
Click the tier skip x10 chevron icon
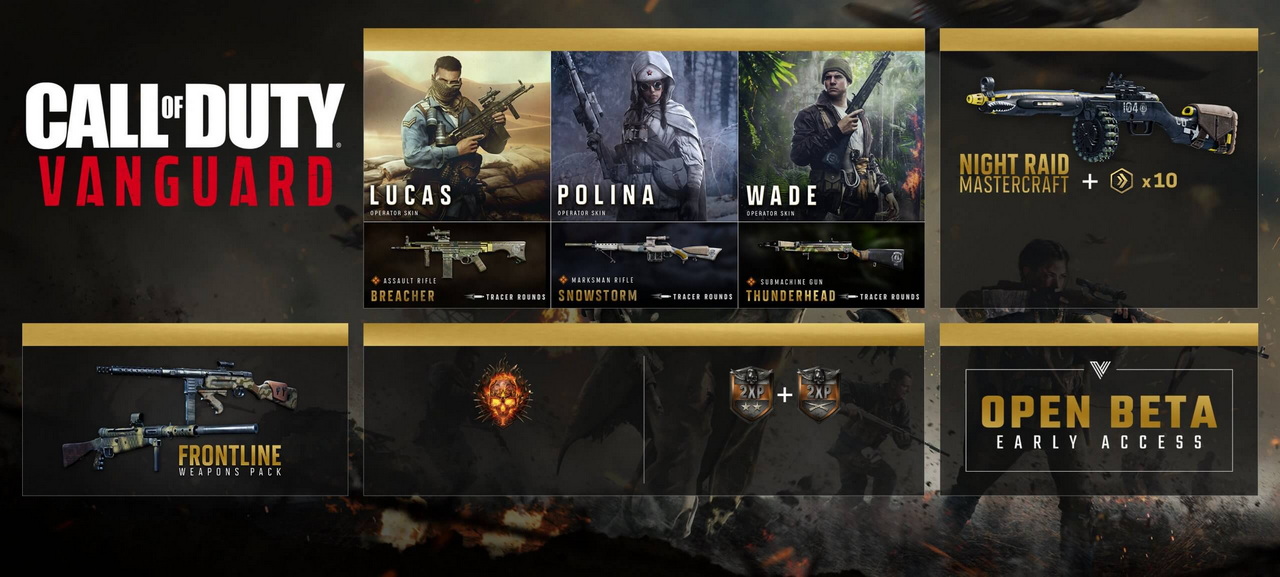pyautogui.click(x=1121, y=181)
